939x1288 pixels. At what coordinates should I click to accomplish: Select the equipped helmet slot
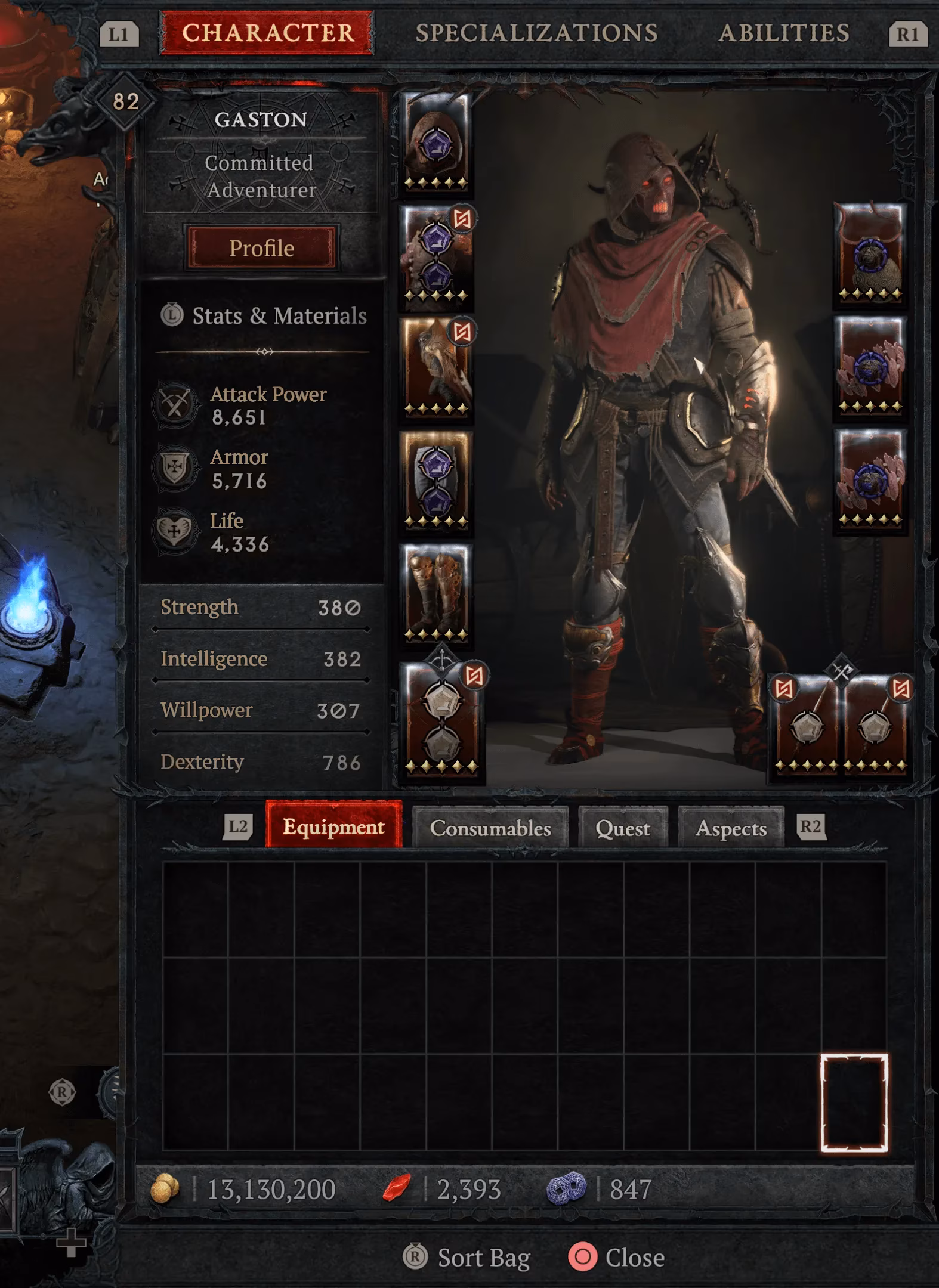434,143
